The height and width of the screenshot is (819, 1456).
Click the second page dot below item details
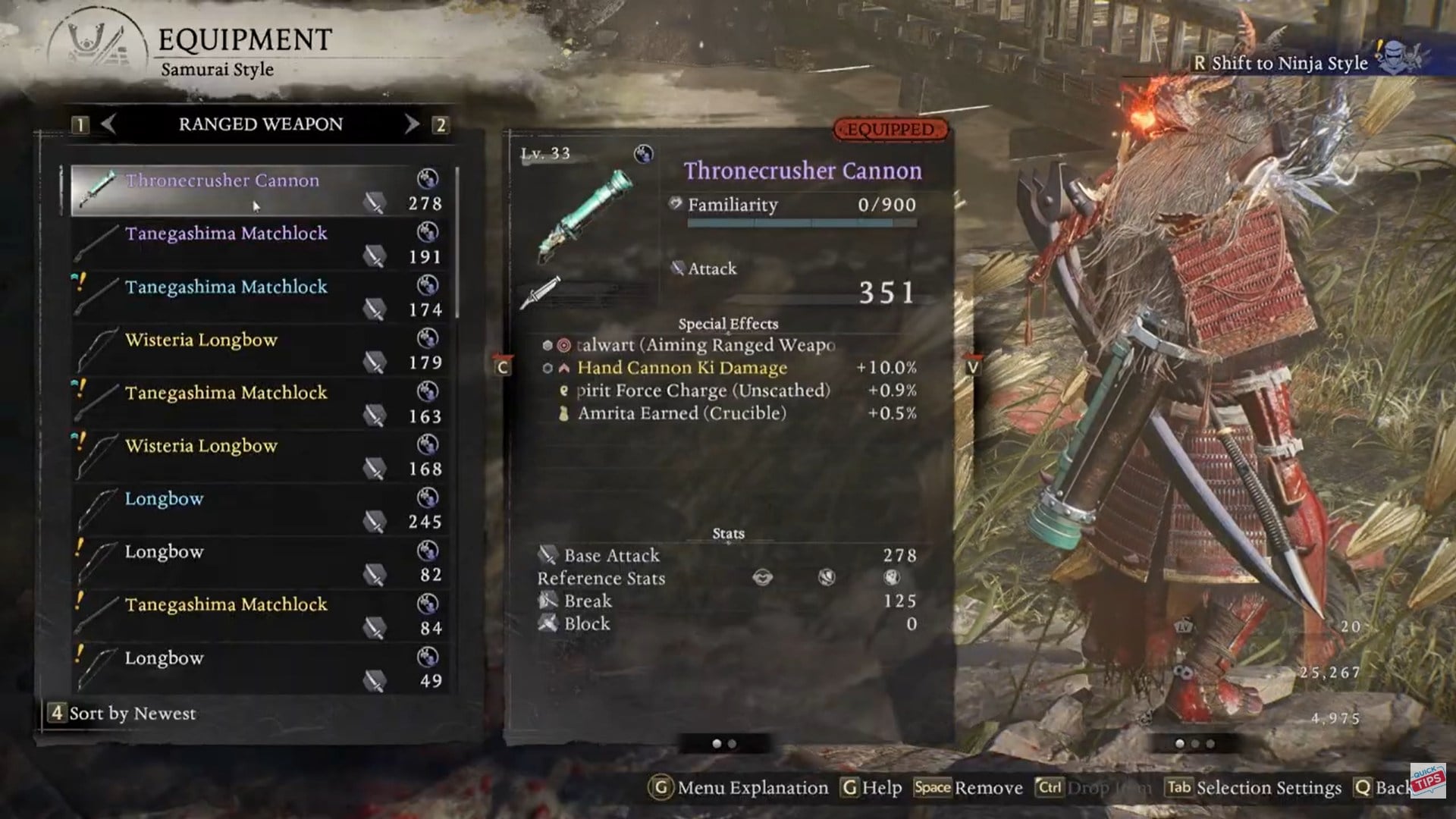coord(734,744)
